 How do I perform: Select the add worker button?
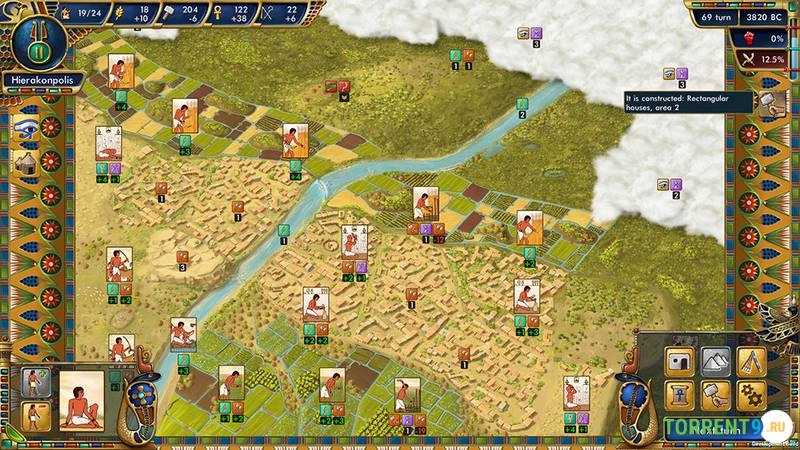[36, 383]
